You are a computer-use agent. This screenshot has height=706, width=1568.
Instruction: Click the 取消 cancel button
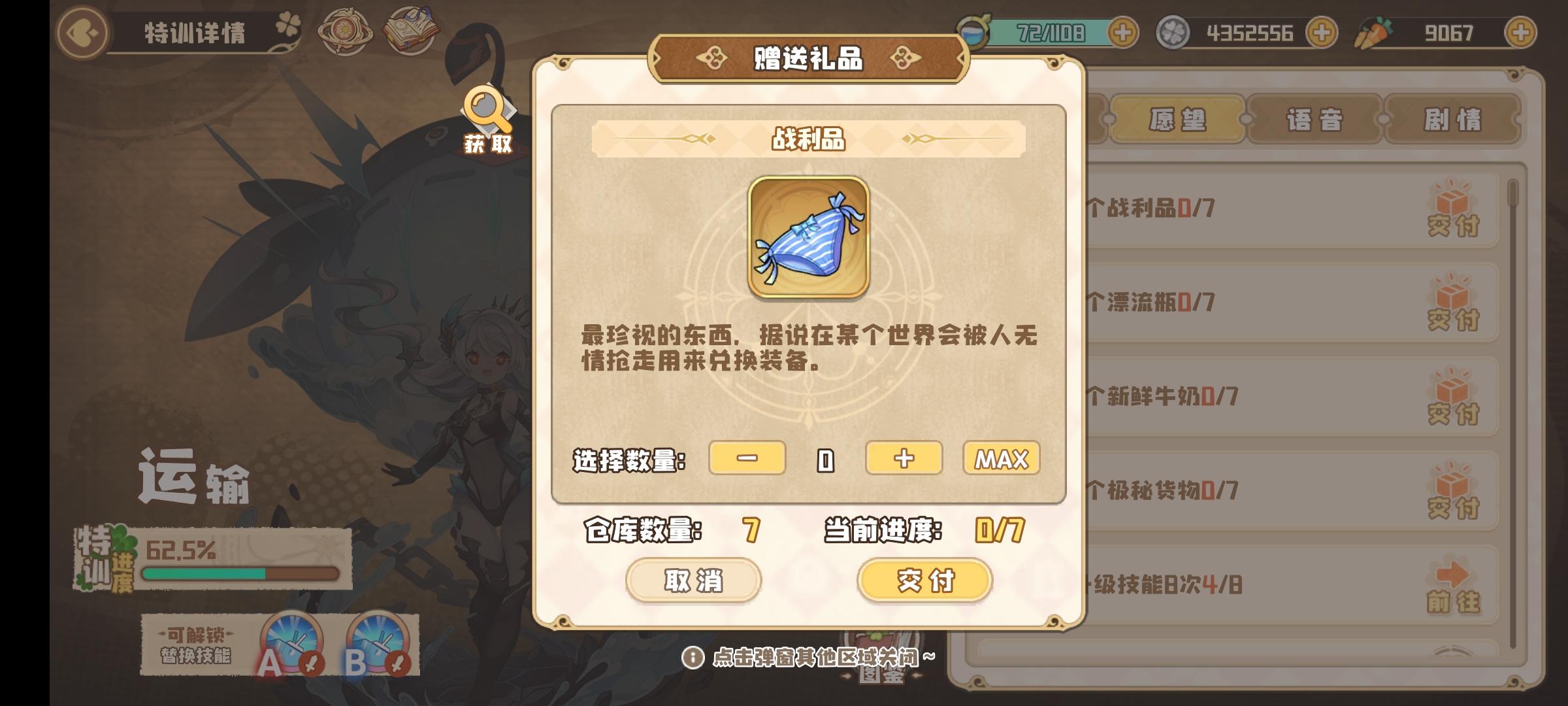pyautogui.click(x=693, y=582)
